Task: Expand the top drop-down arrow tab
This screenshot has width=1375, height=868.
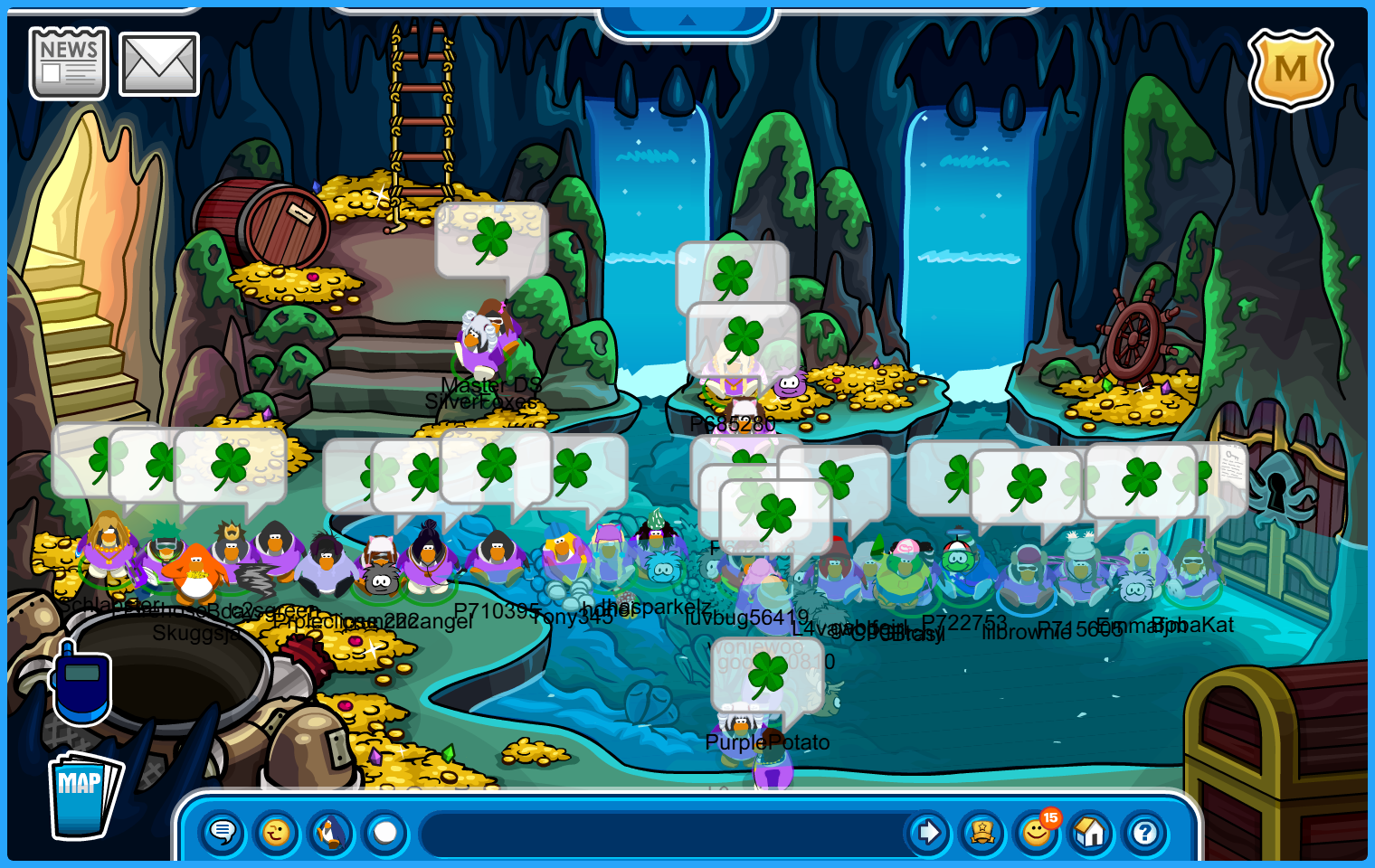Action: (x=687, y=20)
